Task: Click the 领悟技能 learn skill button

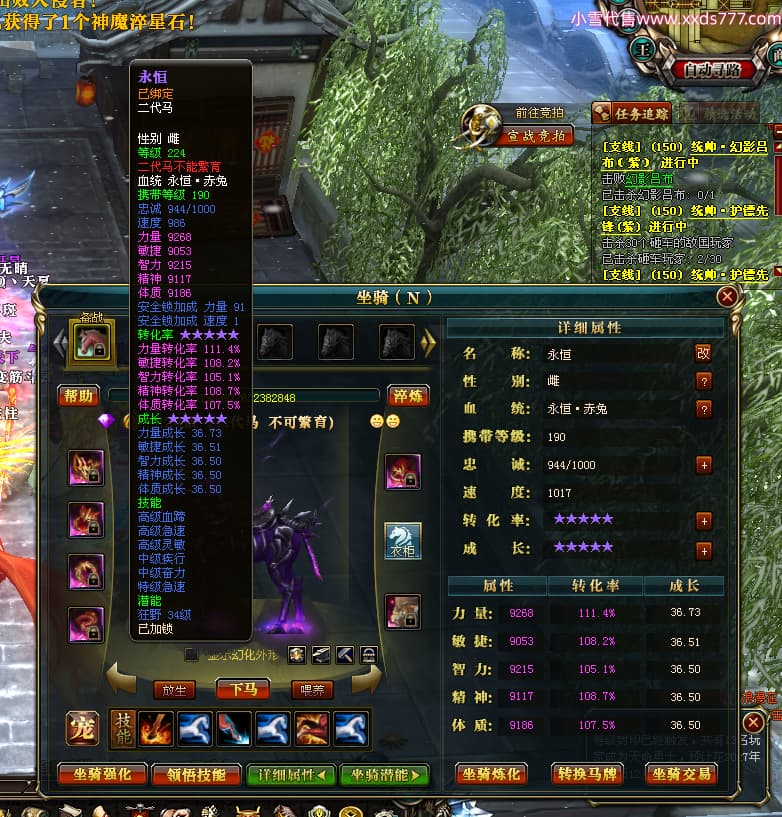Action: (197, 774)
